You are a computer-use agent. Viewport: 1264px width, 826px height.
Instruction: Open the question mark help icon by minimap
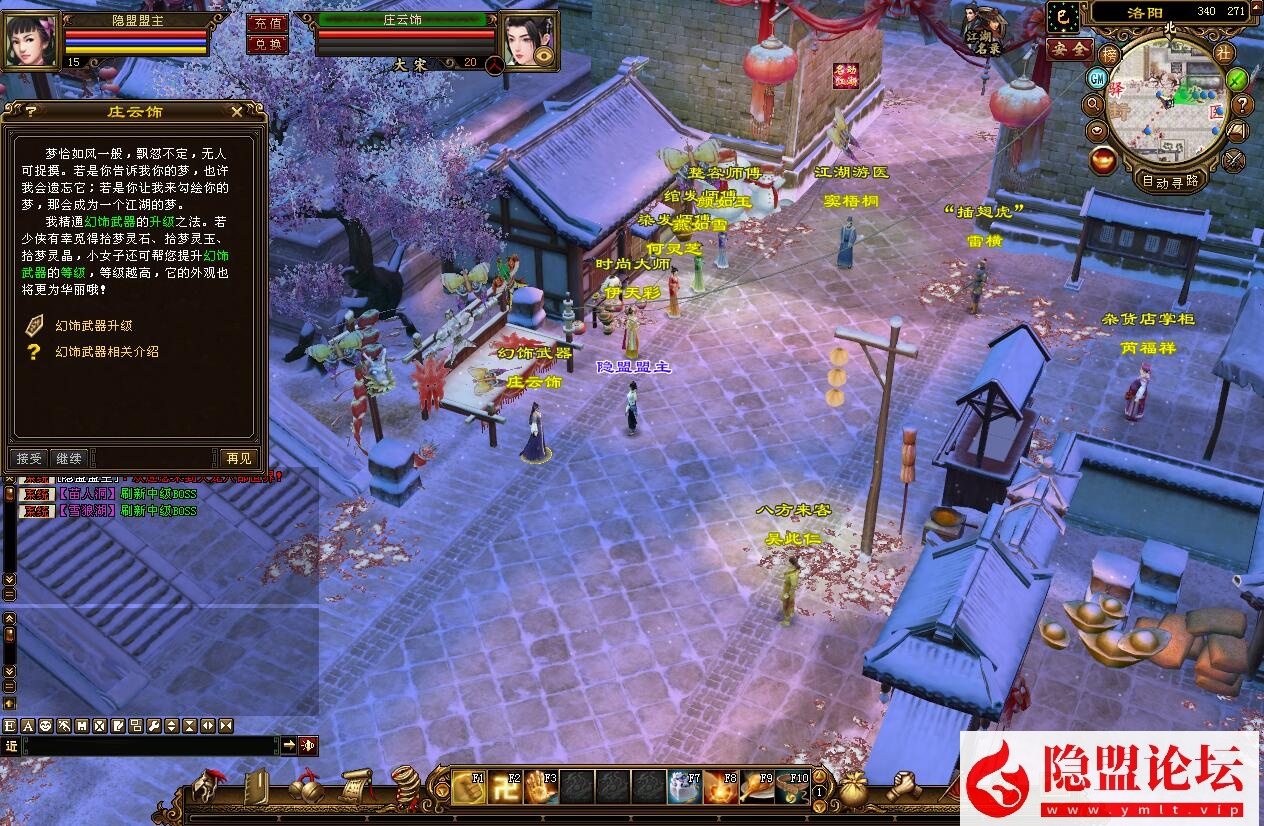click(1243, 104)
